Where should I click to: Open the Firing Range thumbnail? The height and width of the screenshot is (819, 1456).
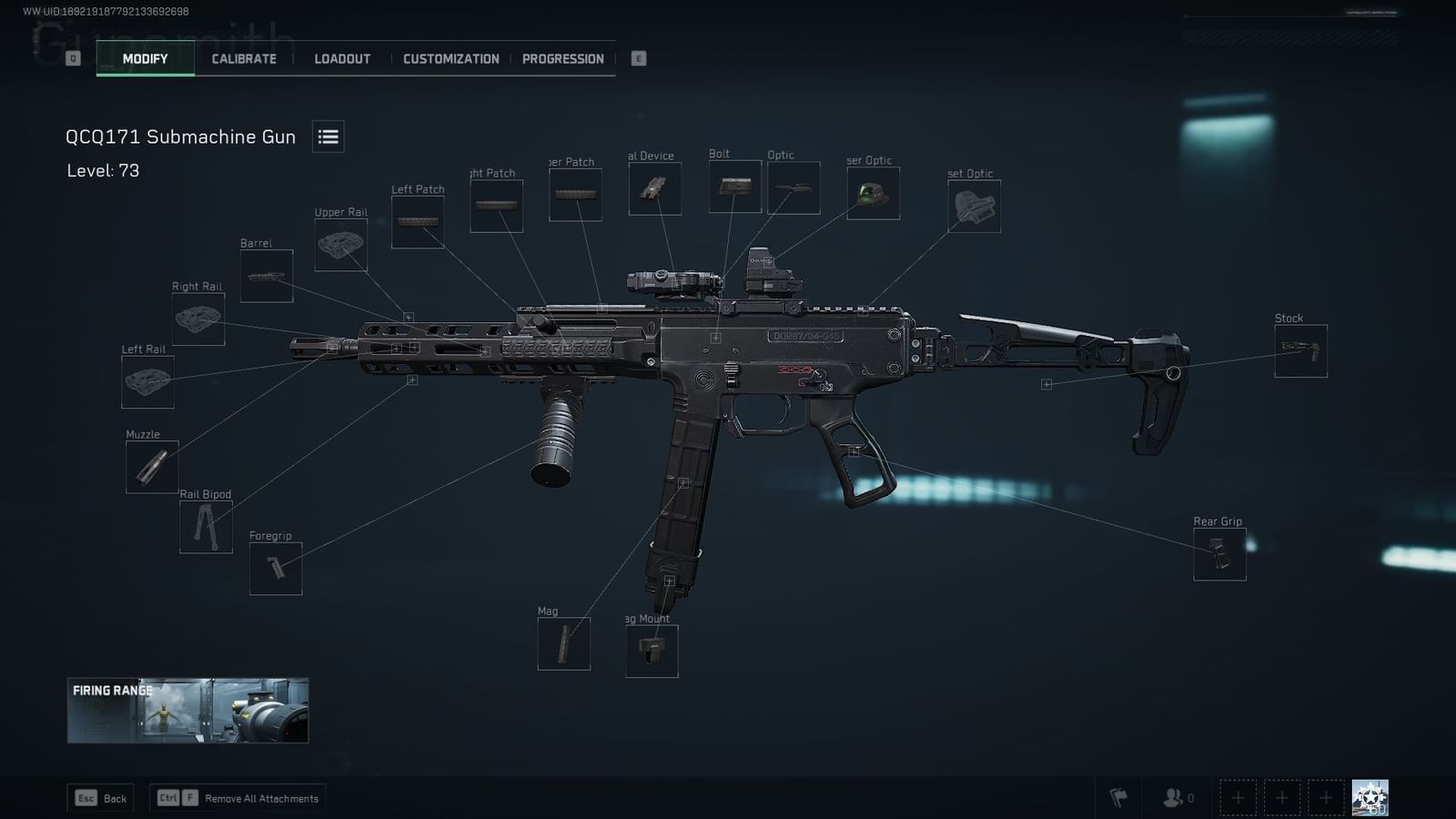(x=187, y=712)
